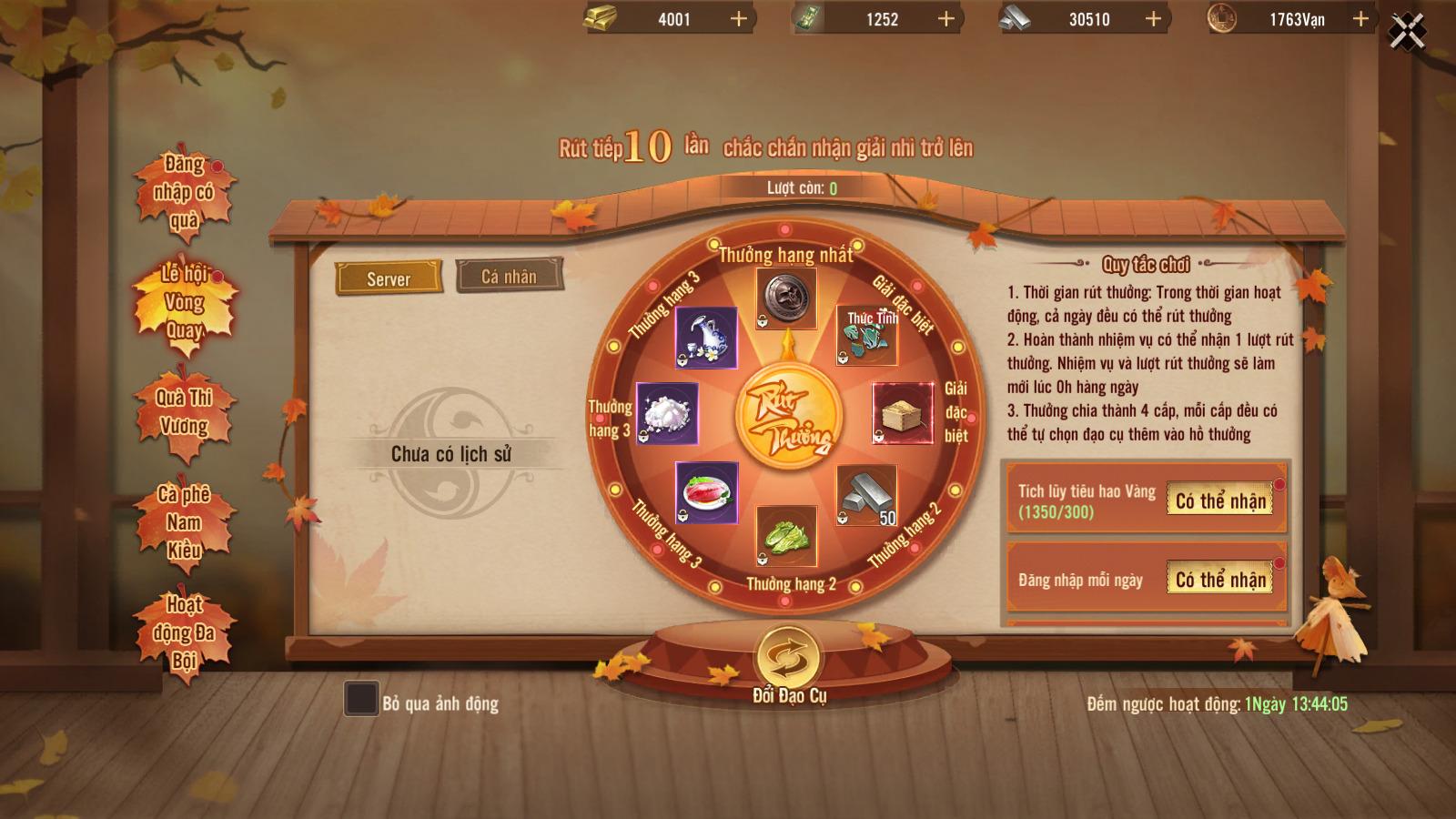This screenshot has width=1456, height=819.
Task: Add more silver ingots with the plus
Action: pyautogui.click(x=1153, y=19)
